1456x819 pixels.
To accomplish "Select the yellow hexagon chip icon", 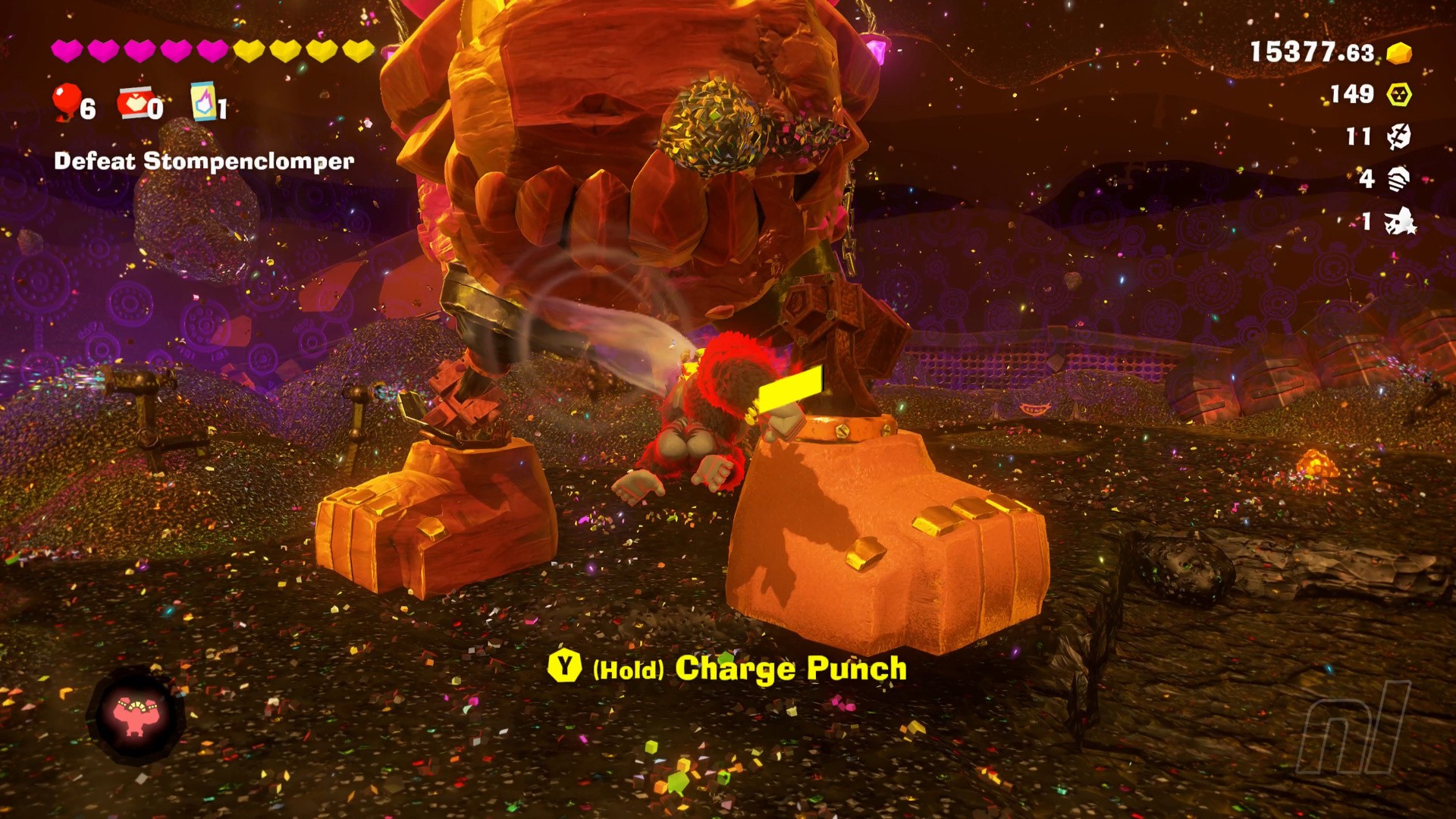I will tap(1399, 95).
